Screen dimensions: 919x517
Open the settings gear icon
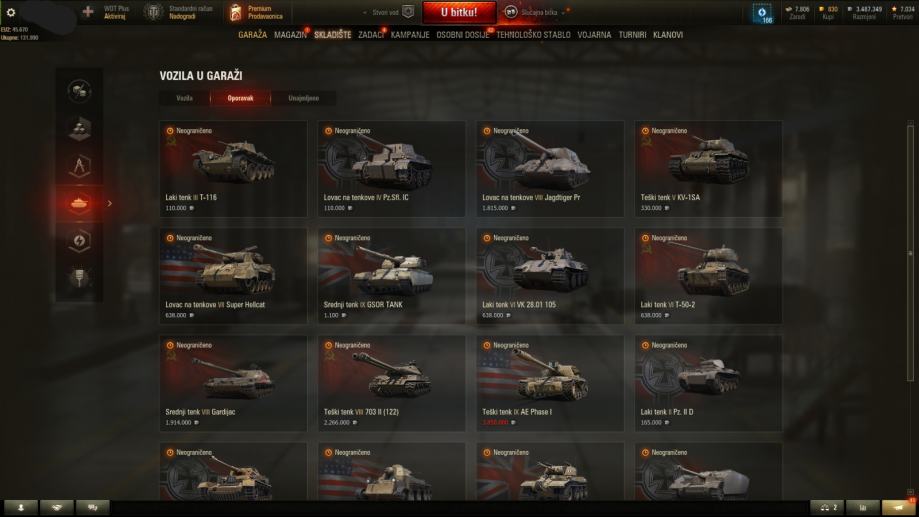[x=11, y=12]
